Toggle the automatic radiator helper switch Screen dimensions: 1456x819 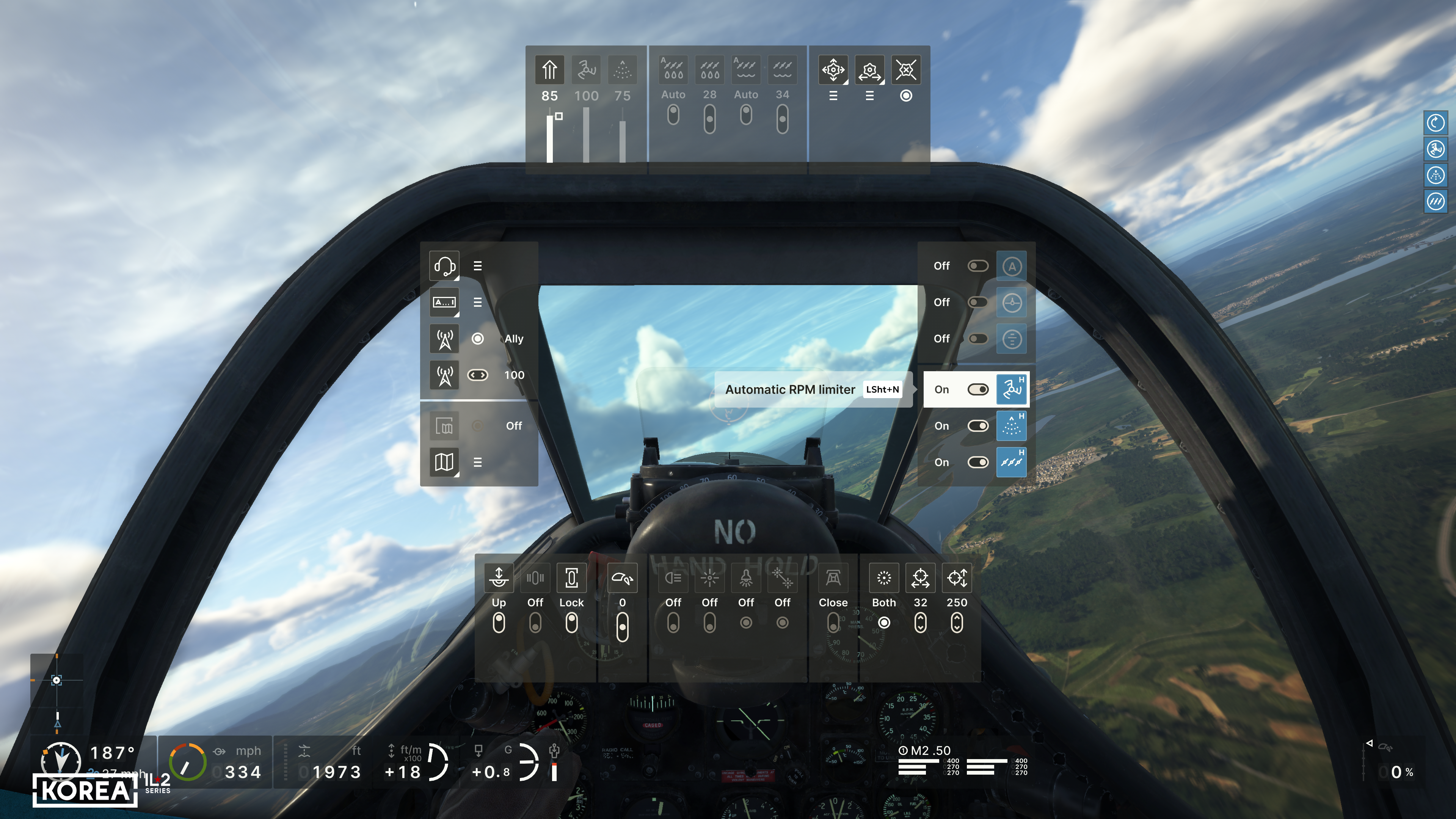pos(977,462)
